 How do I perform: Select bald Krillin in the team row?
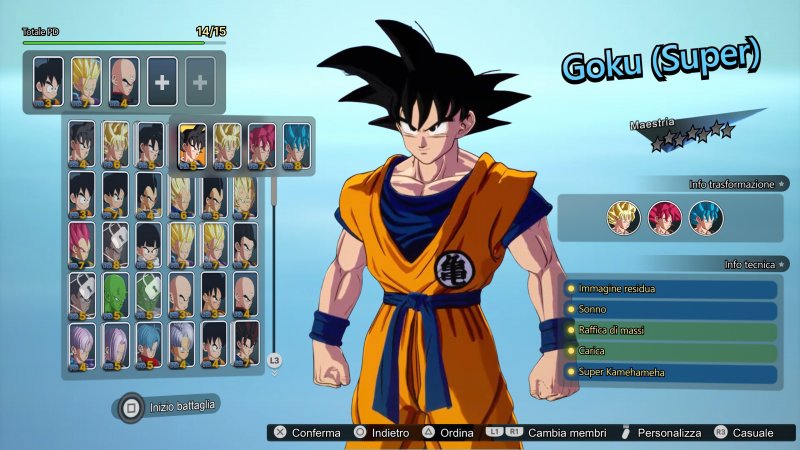pyautogui.click(x=123, y=81)
